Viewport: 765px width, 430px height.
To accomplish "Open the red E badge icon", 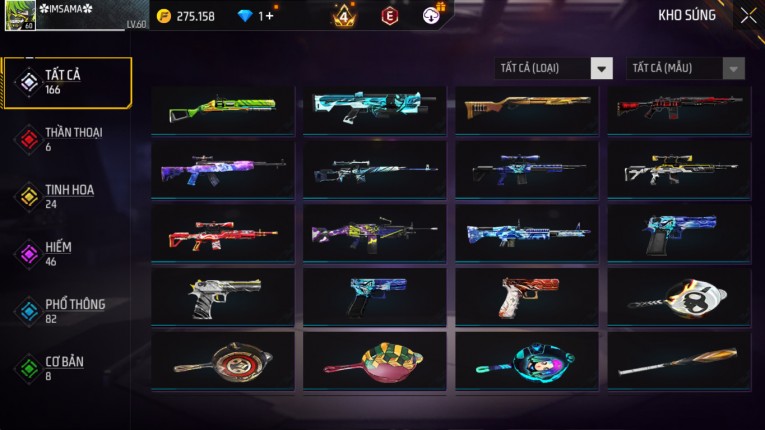I will [x=390, y=15].
